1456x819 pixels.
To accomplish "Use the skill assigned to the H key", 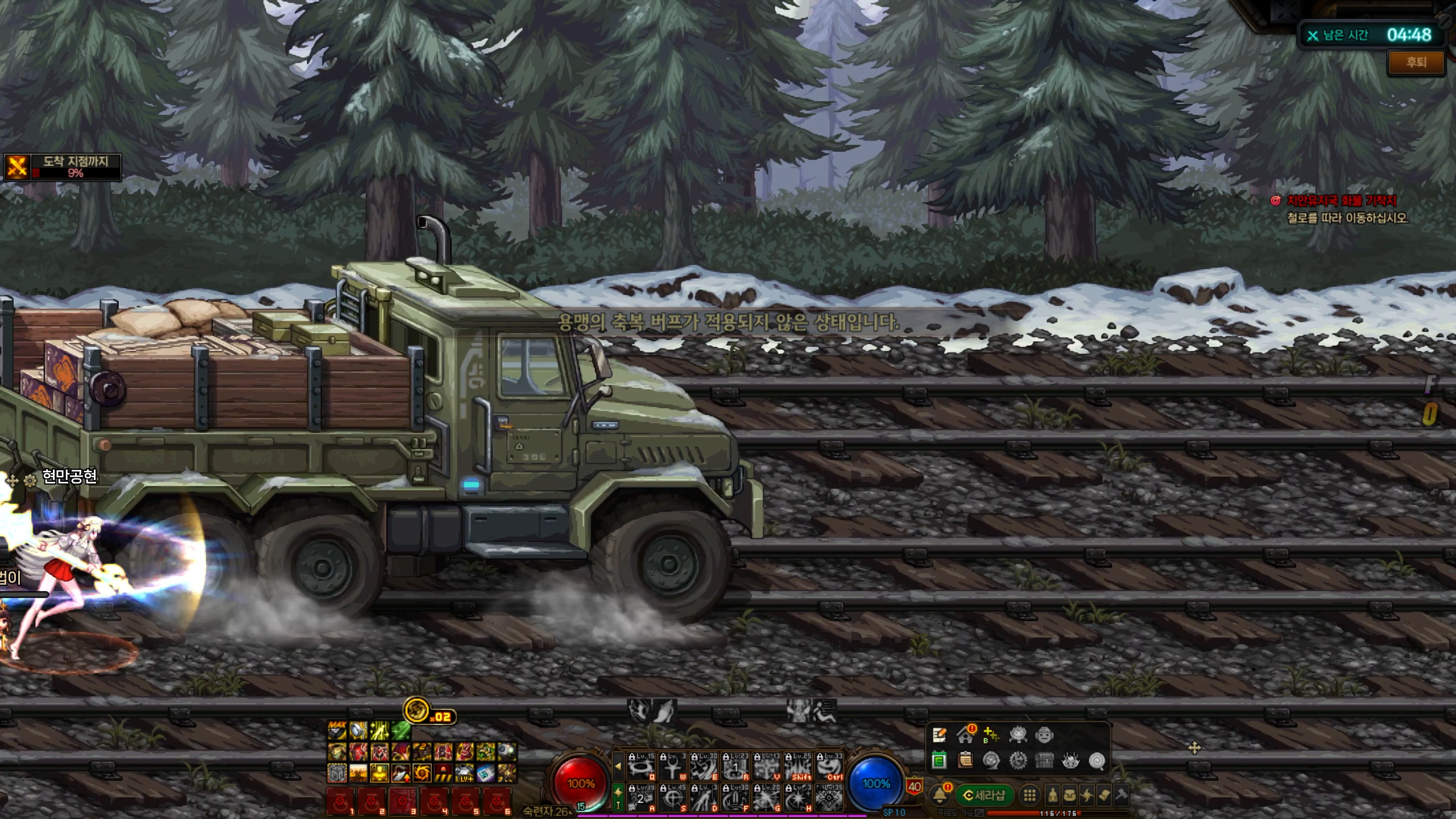I will tap(798, 797).
